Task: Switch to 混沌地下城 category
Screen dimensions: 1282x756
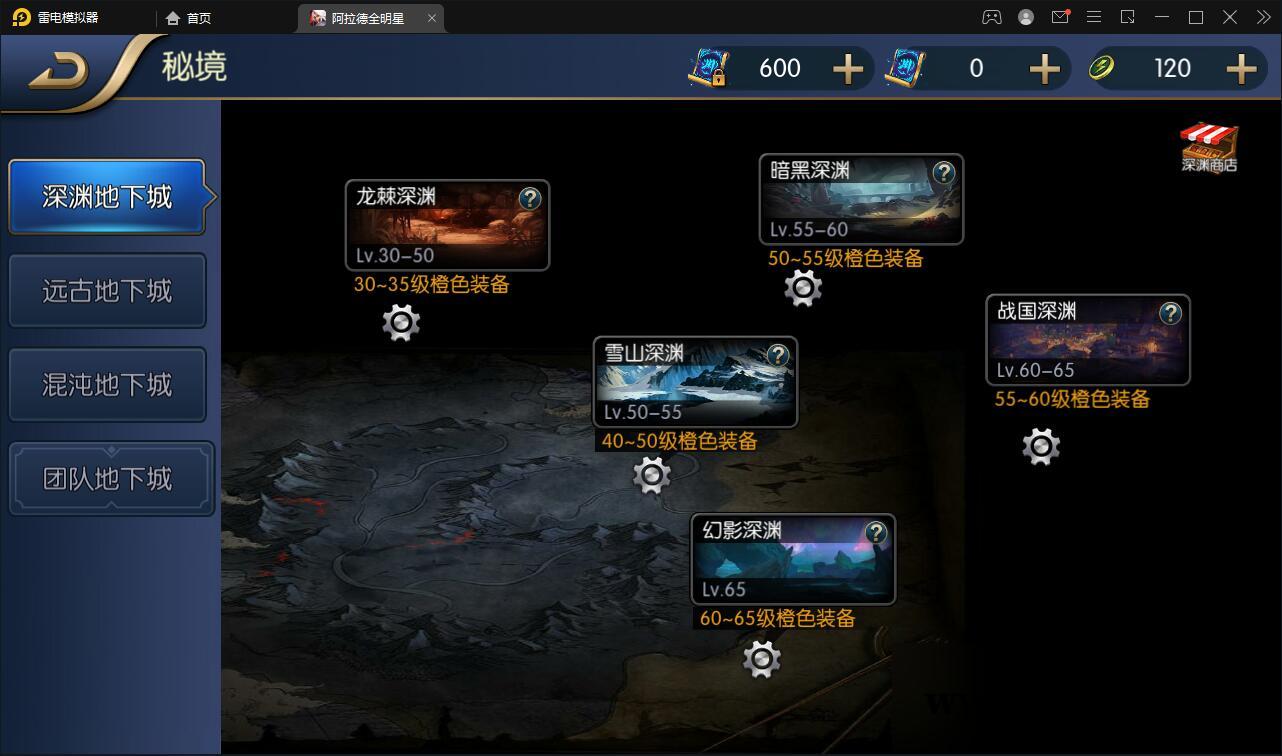Action: point(107,384)
